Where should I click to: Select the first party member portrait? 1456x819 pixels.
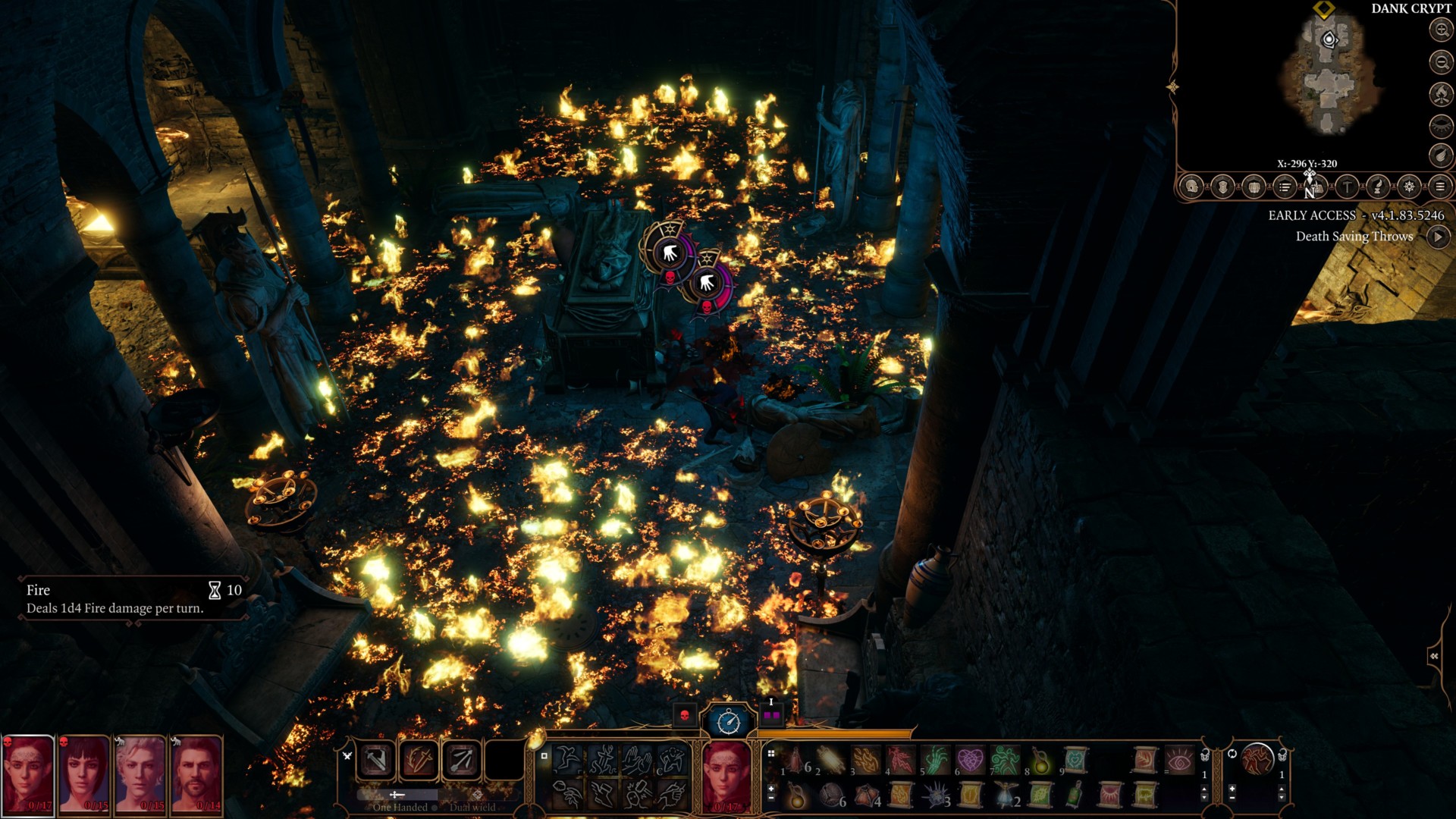point(29,773)
